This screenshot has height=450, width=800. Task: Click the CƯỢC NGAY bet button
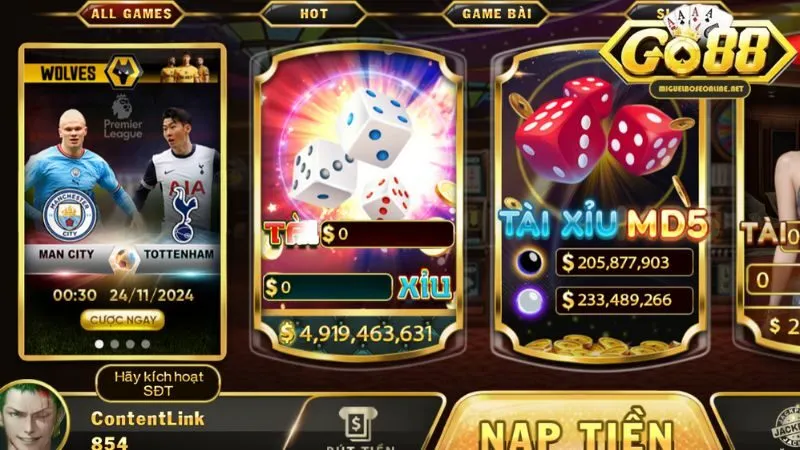122,319
